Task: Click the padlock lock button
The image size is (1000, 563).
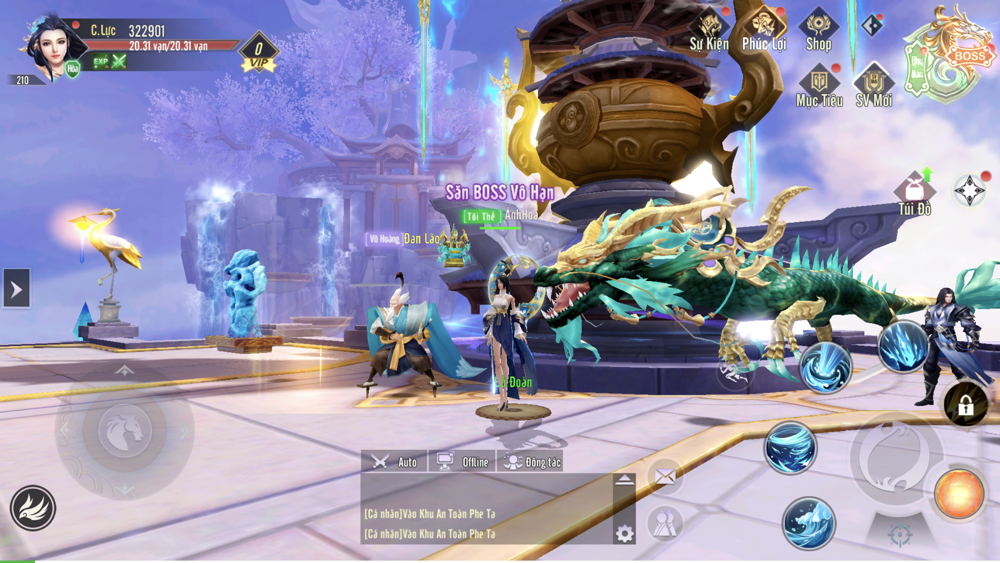Action: pos(965,405)
